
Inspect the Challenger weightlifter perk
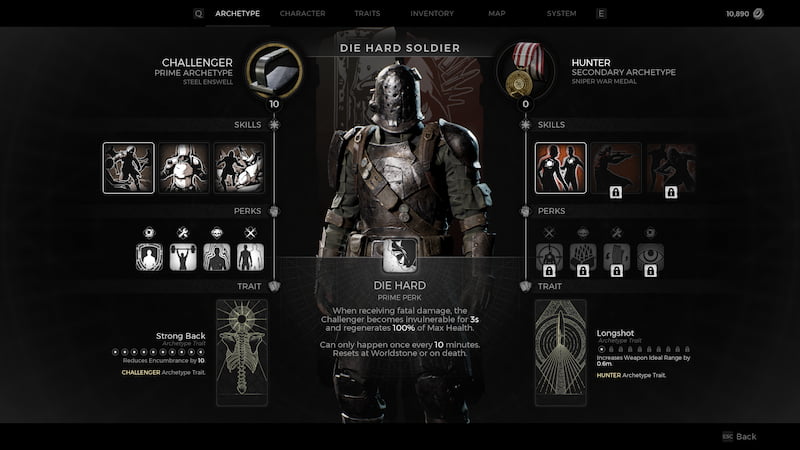(183, 257)
